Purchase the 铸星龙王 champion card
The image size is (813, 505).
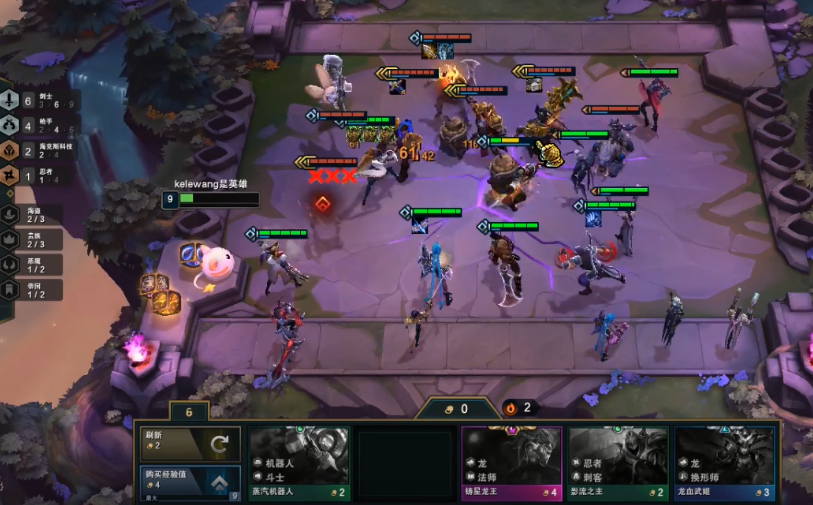tap(511, 463)
